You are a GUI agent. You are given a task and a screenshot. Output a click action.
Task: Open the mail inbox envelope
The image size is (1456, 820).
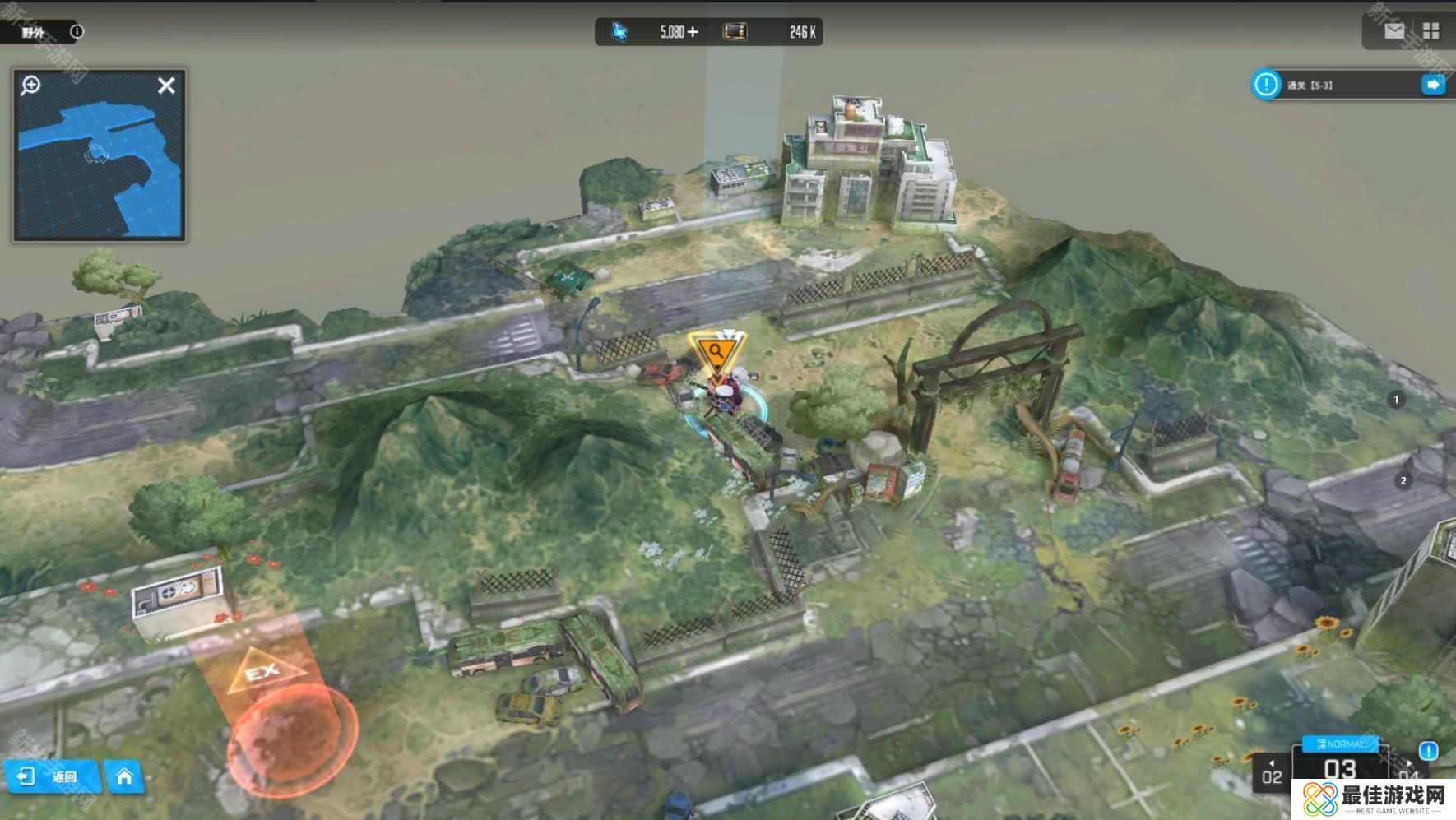(1394, 31)
